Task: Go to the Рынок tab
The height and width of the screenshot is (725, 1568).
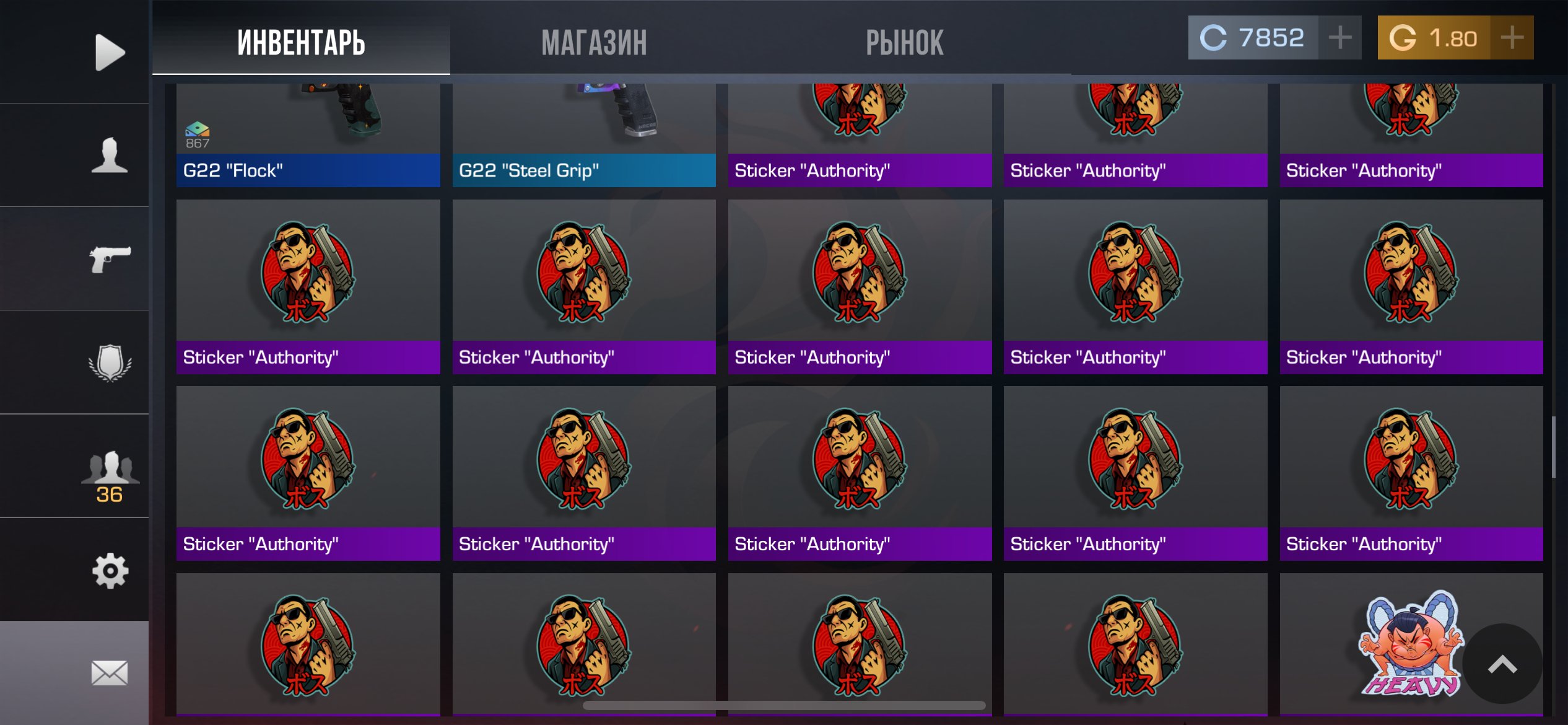Action: (x=904, y=42)
